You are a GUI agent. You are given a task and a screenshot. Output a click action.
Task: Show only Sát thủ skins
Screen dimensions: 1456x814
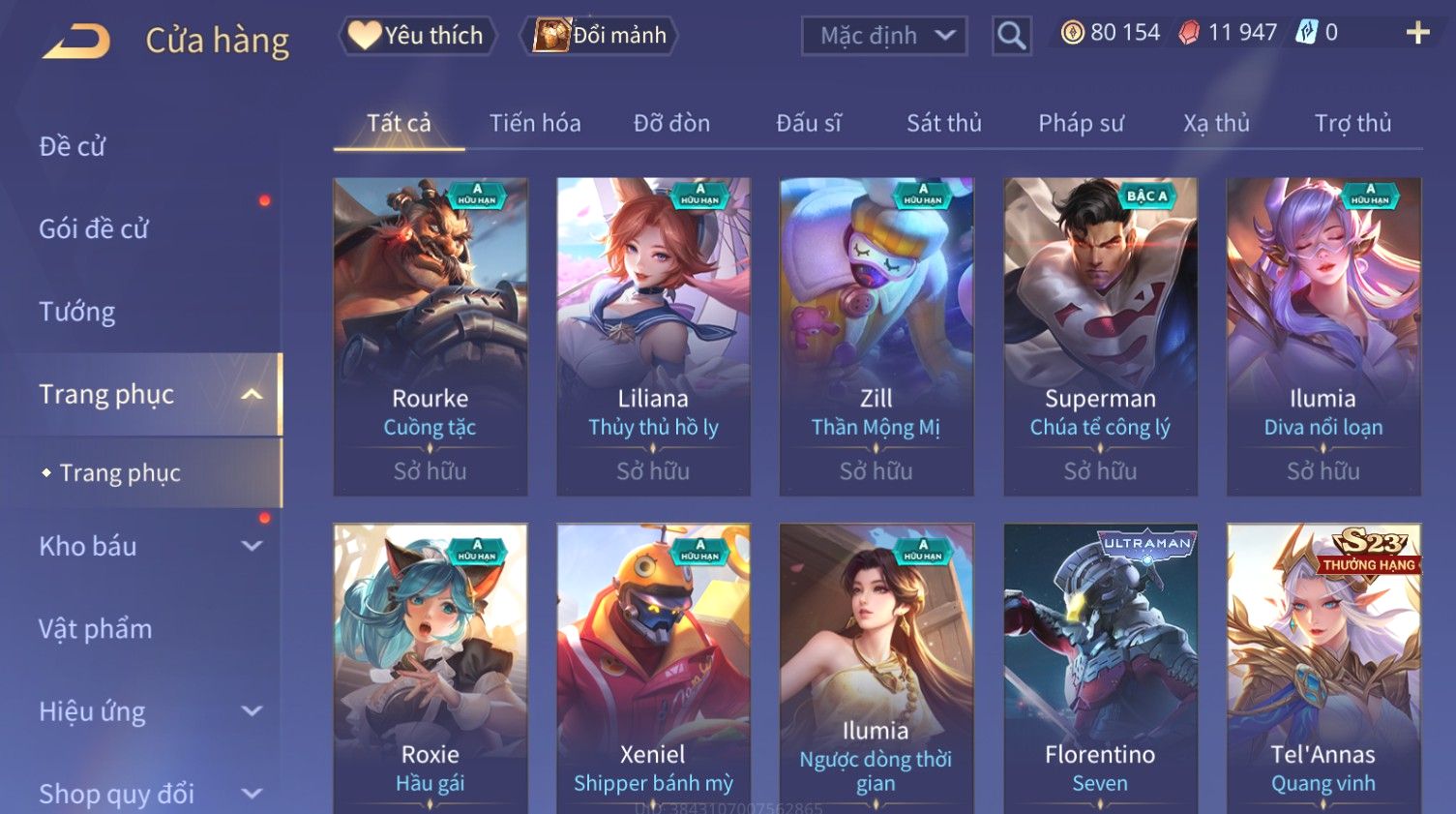pos(943,124)
